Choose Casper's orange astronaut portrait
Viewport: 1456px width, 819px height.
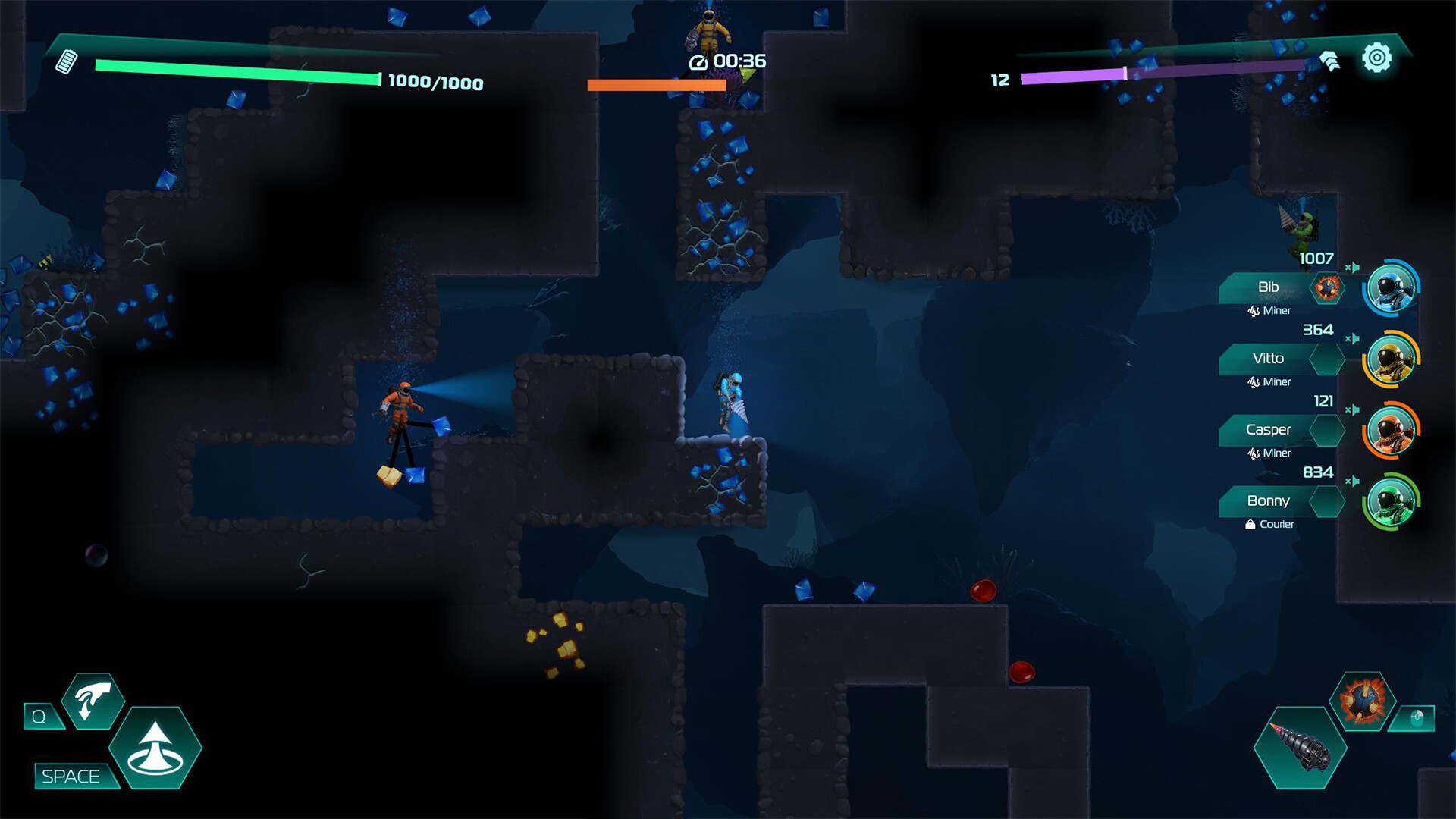tap(1392, 431)
